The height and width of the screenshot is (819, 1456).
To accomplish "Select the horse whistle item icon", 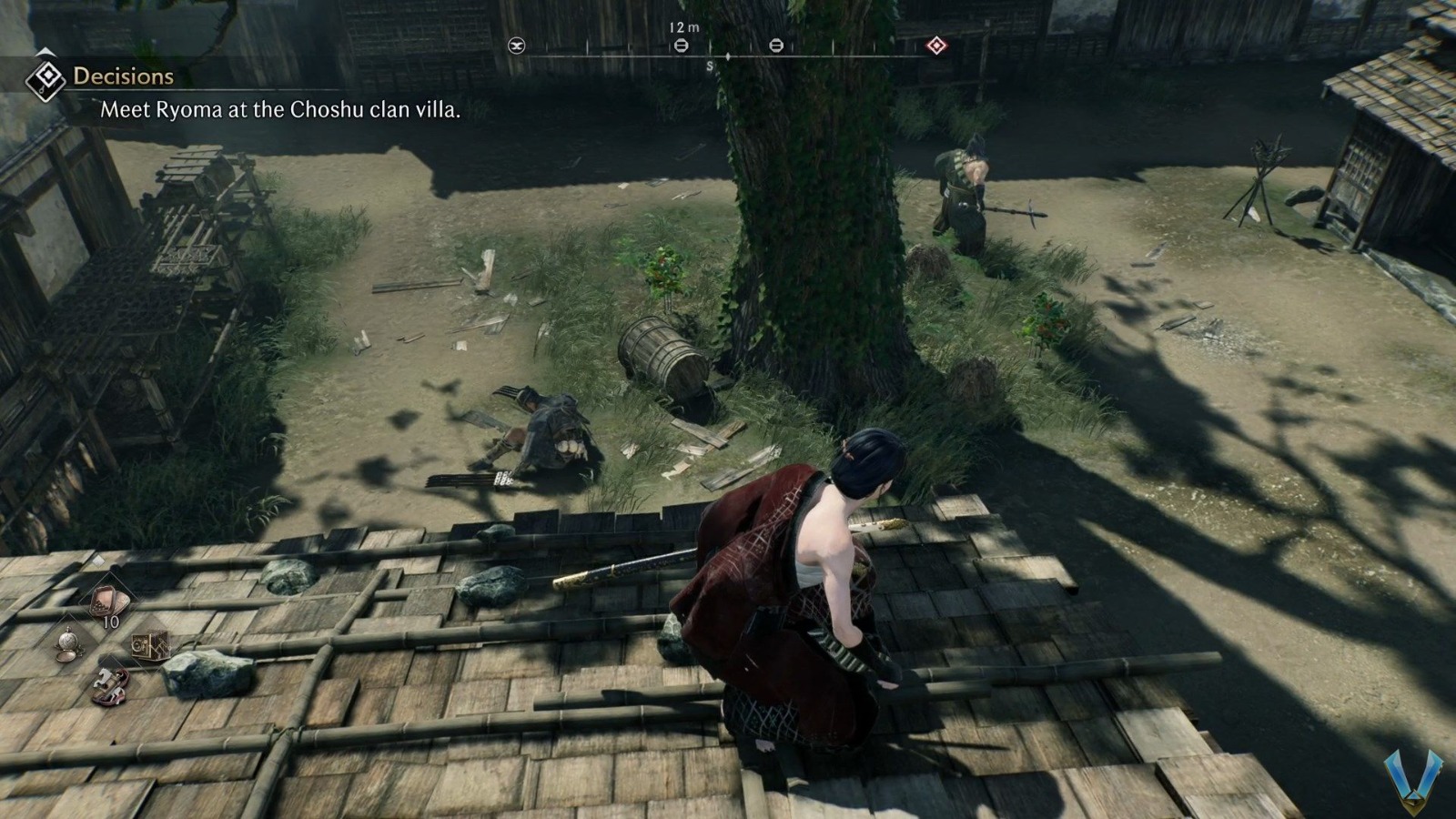I will 109,684.
